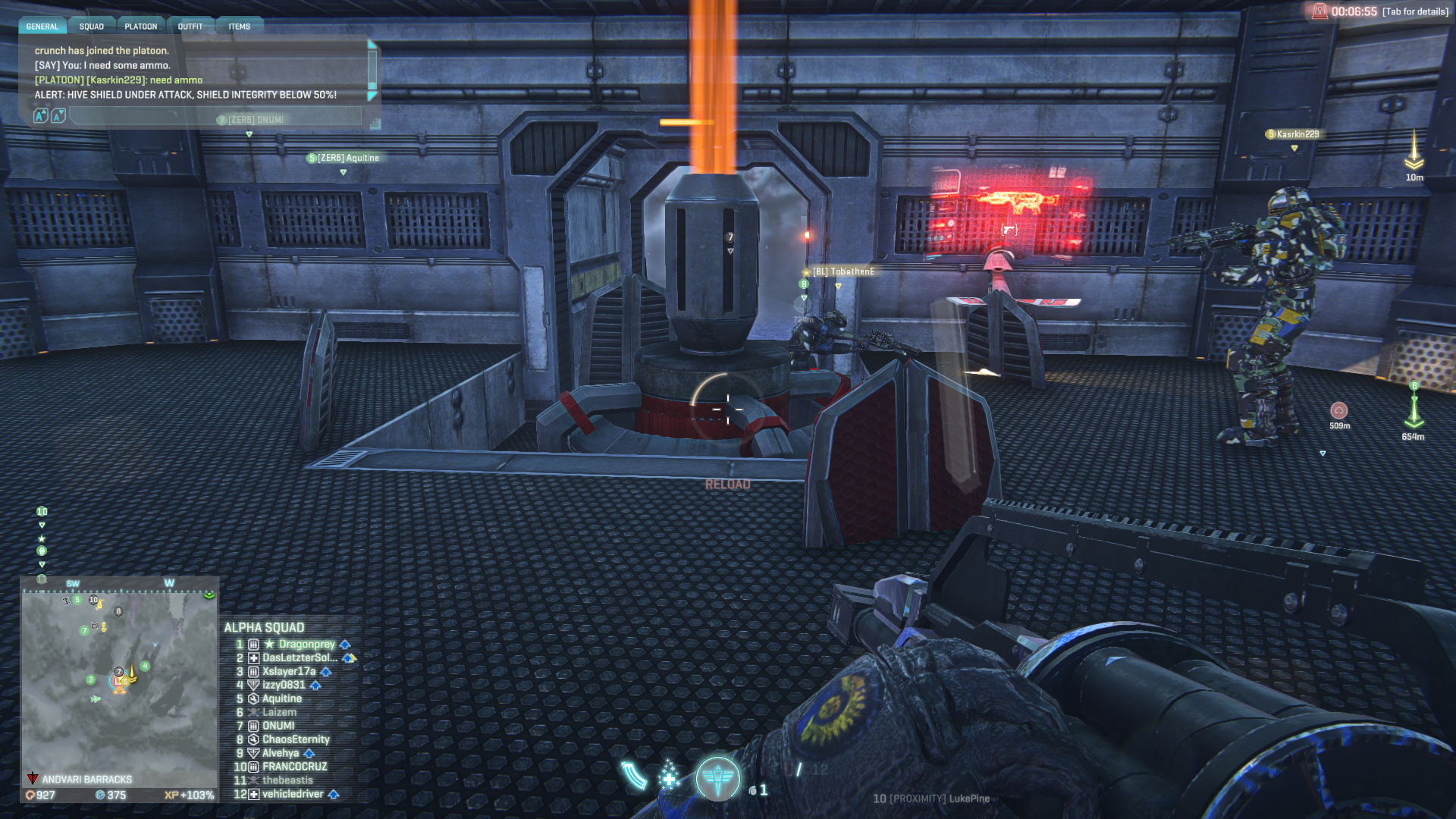Choose squad member Aquitine from the list
This screenshot has height=819, width=1456.
pyautogui.click(x=281, y=699)
